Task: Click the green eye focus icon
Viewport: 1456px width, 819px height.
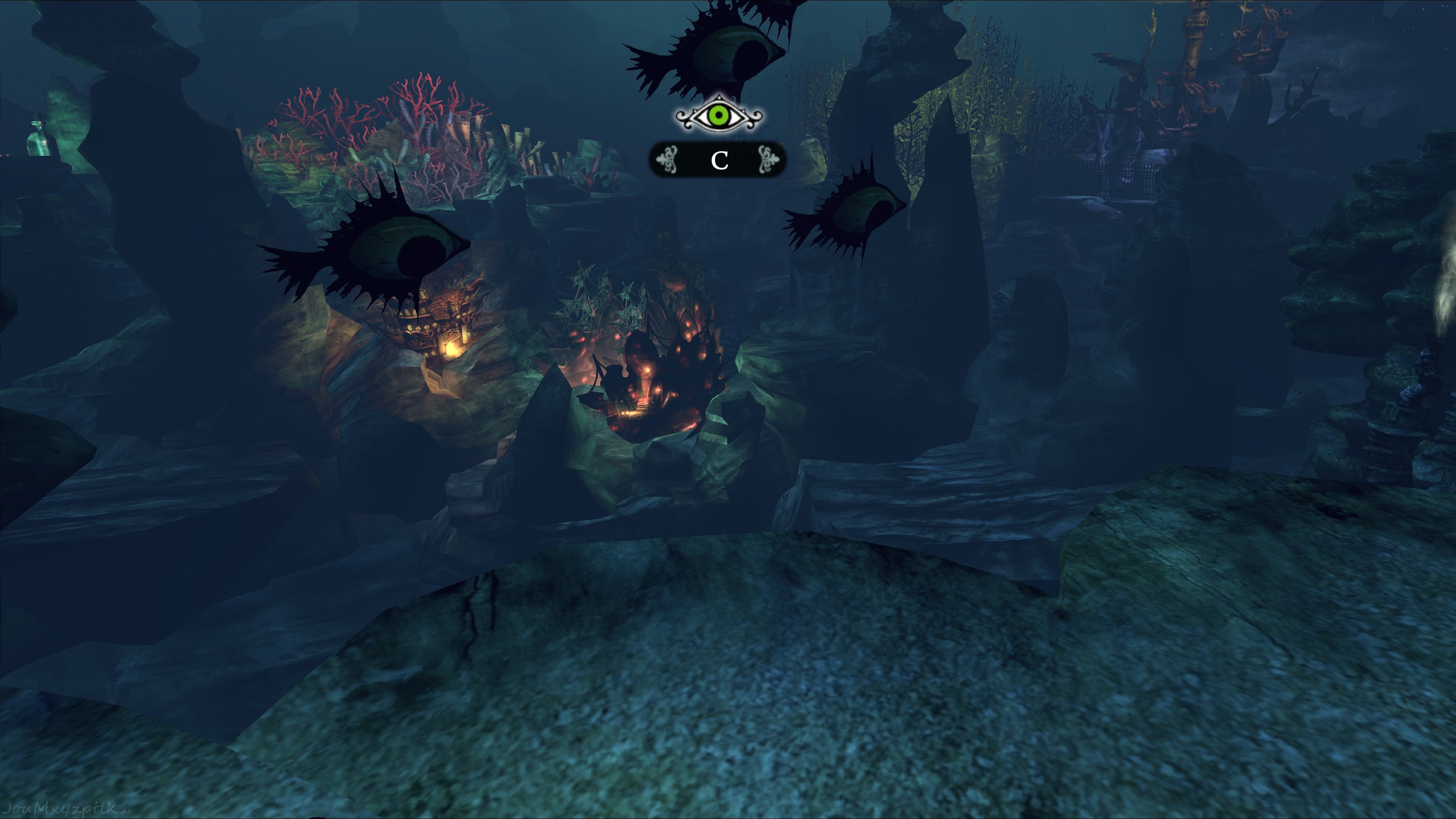Action: click(719, 116)
